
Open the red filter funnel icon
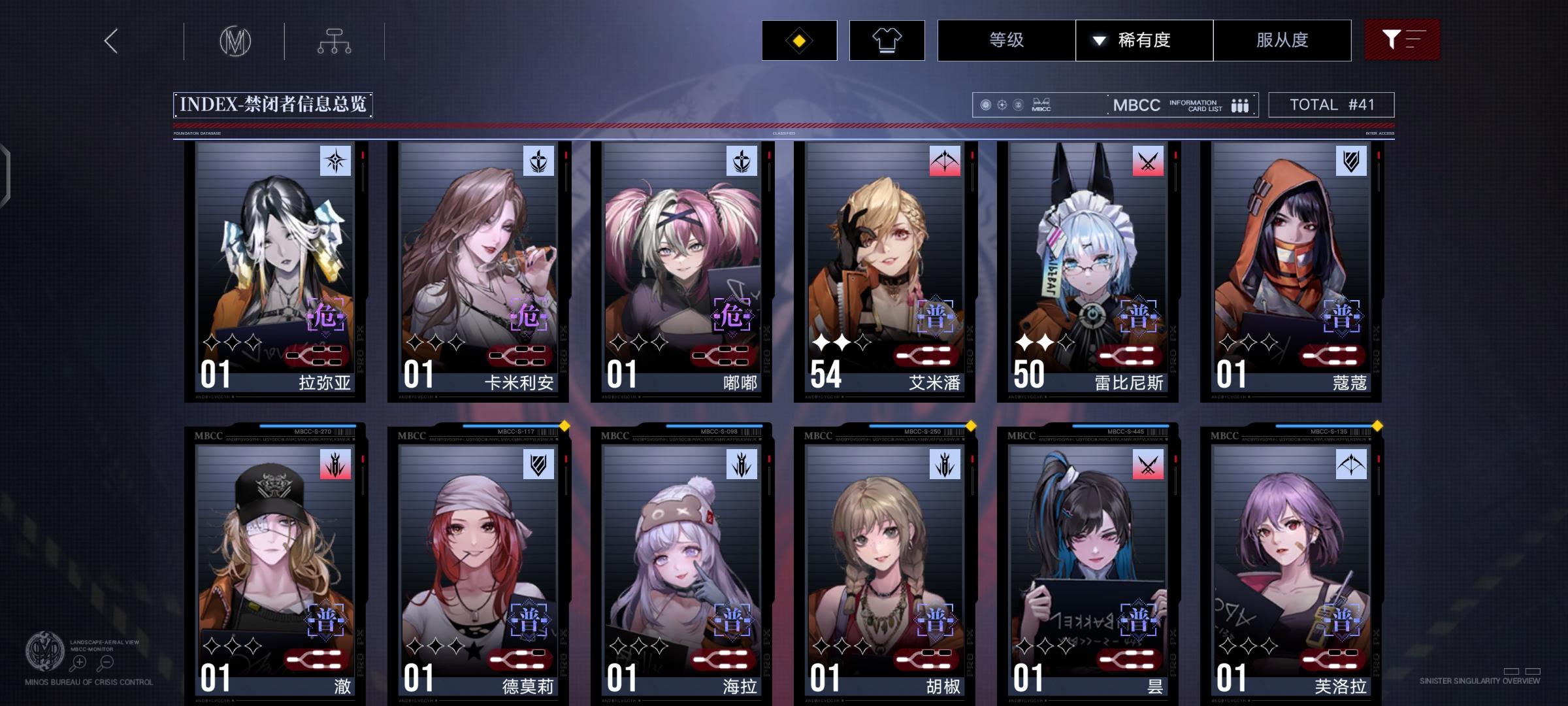click(x=1402, y=40)
